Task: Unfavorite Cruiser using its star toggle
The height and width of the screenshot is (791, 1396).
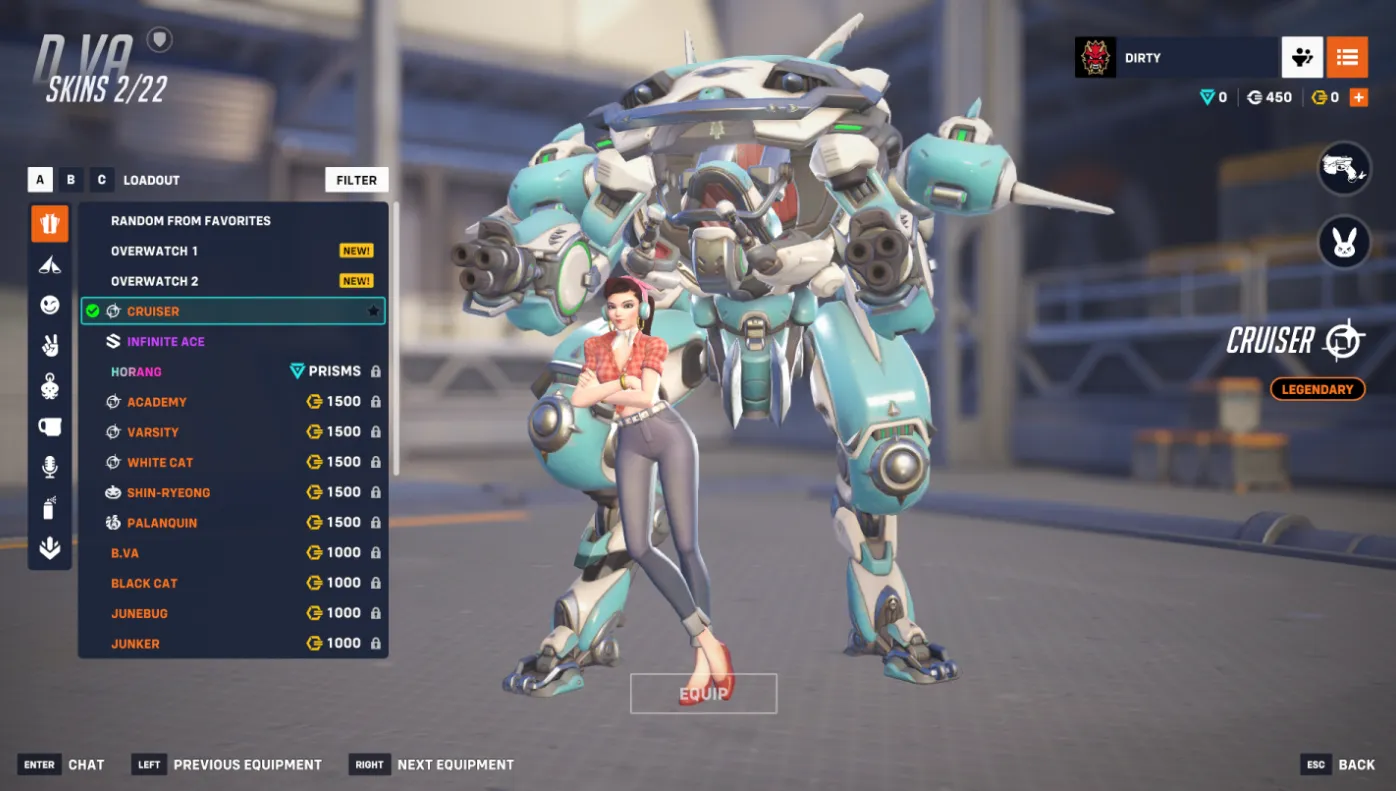Action: pyautogui.click(x=371, y=310)
